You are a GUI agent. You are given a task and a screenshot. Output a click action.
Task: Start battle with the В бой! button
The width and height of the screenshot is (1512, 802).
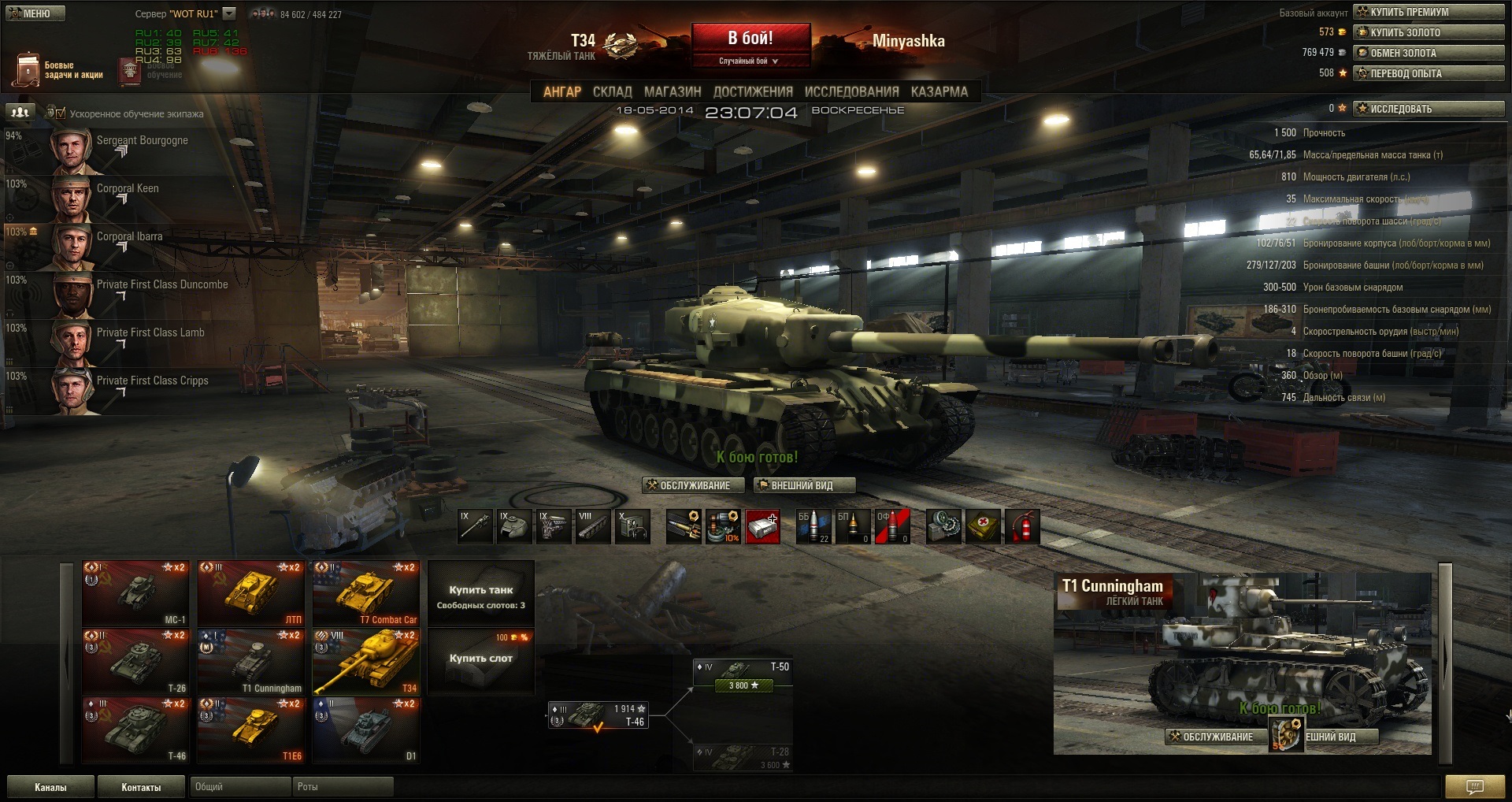[x=750, y=39]
